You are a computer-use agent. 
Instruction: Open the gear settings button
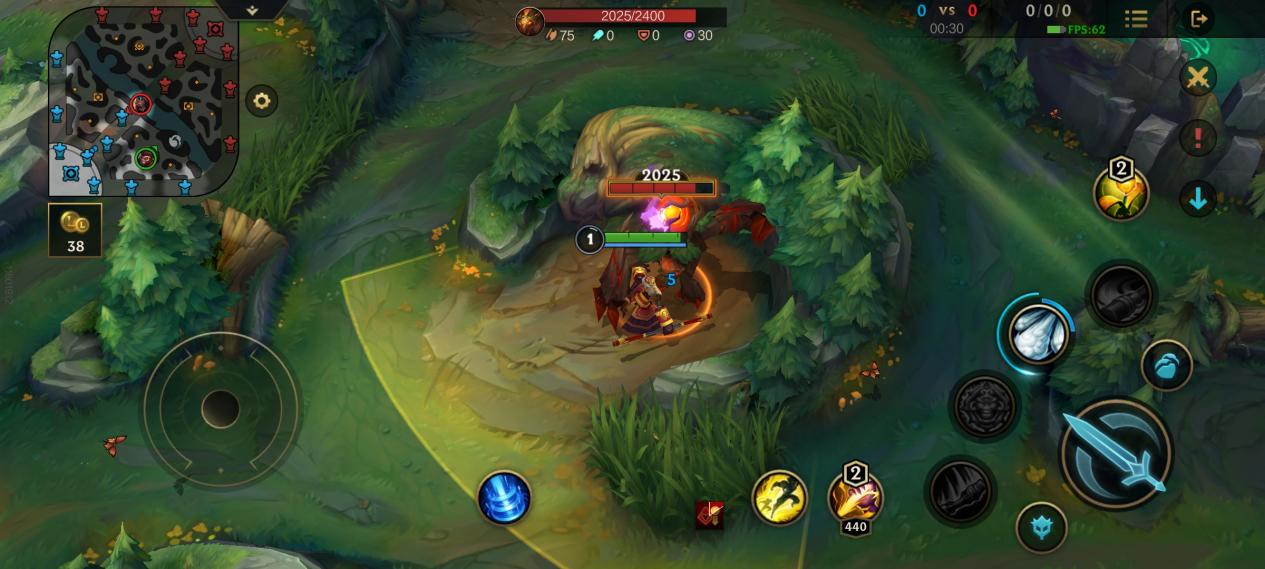click(x=262, y=101)
